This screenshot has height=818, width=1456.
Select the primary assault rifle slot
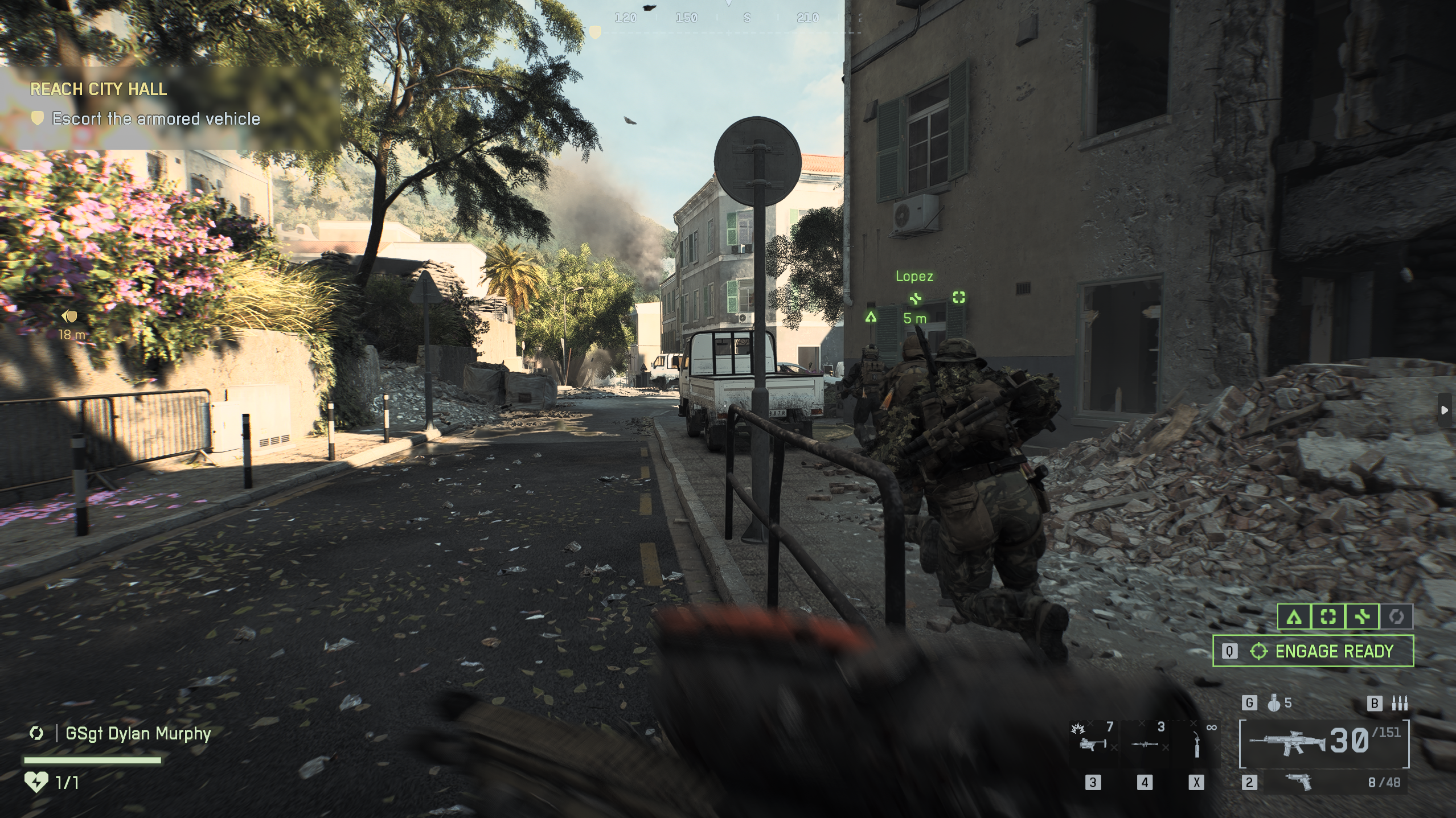(1323, 742)
